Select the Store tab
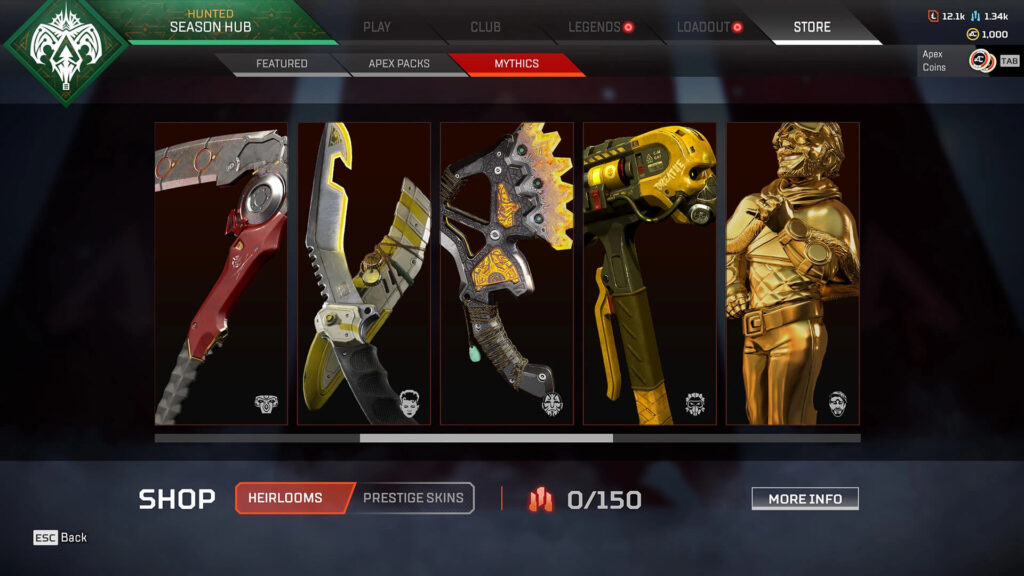This screenshot has width=1024, height=576. tap(811, 27)
